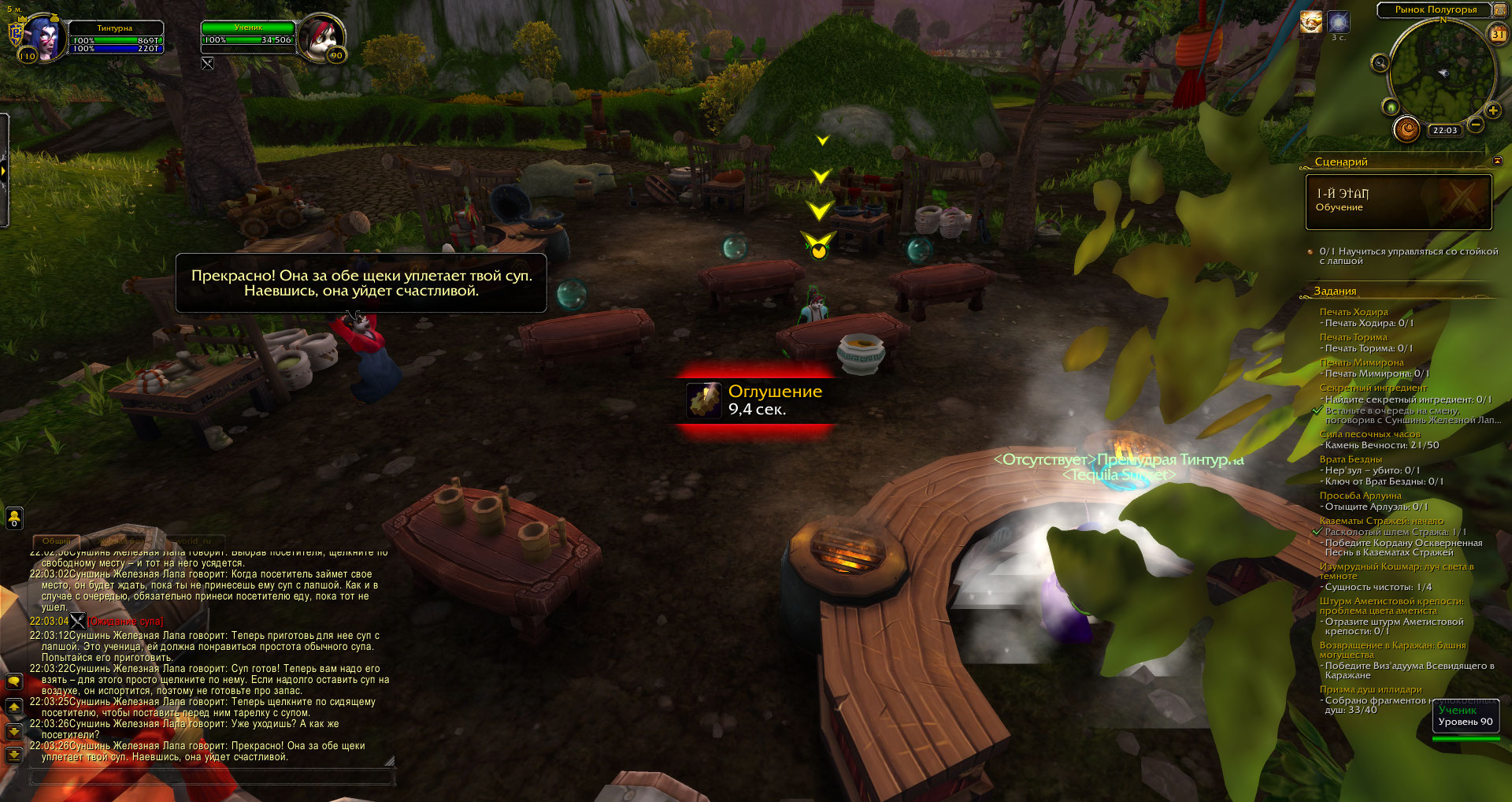Viewport: 1512px width, 802px height.
Task: Click the handshake buff icon
Action: 1310,22
